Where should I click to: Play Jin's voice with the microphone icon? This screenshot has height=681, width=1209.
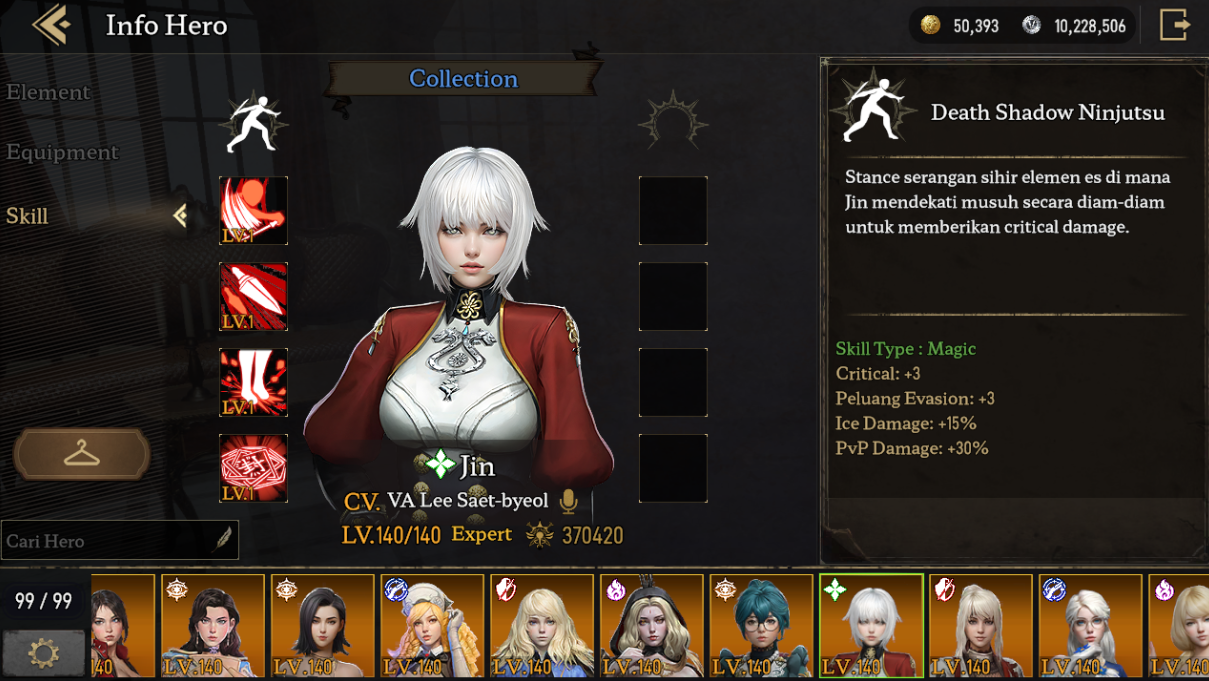coord(569,500)
